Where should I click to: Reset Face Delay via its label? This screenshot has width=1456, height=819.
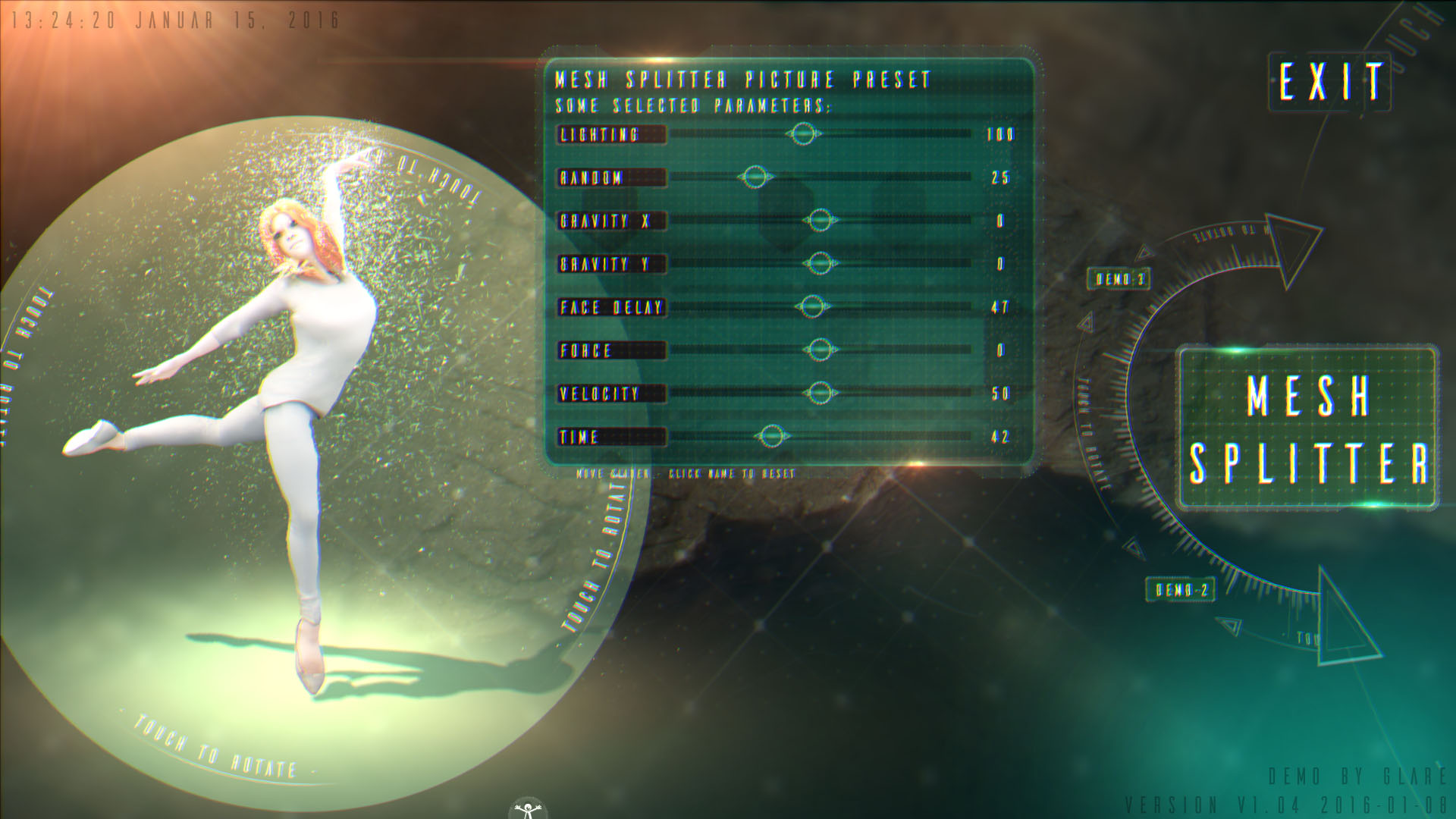(611, 308)
